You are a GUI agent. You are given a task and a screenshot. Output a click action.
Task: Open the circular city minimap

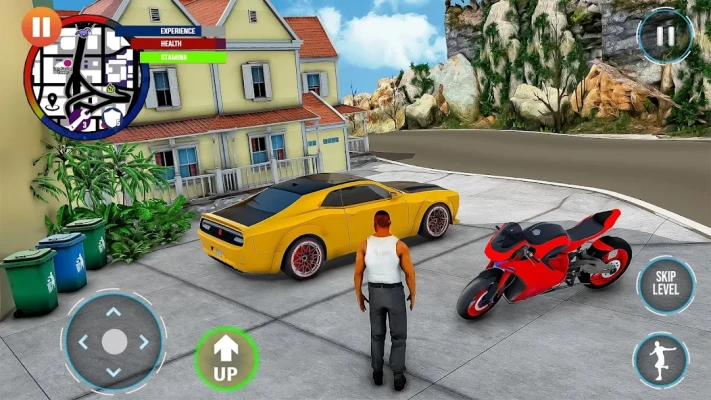pyautogui.click(x=85, y=78)
